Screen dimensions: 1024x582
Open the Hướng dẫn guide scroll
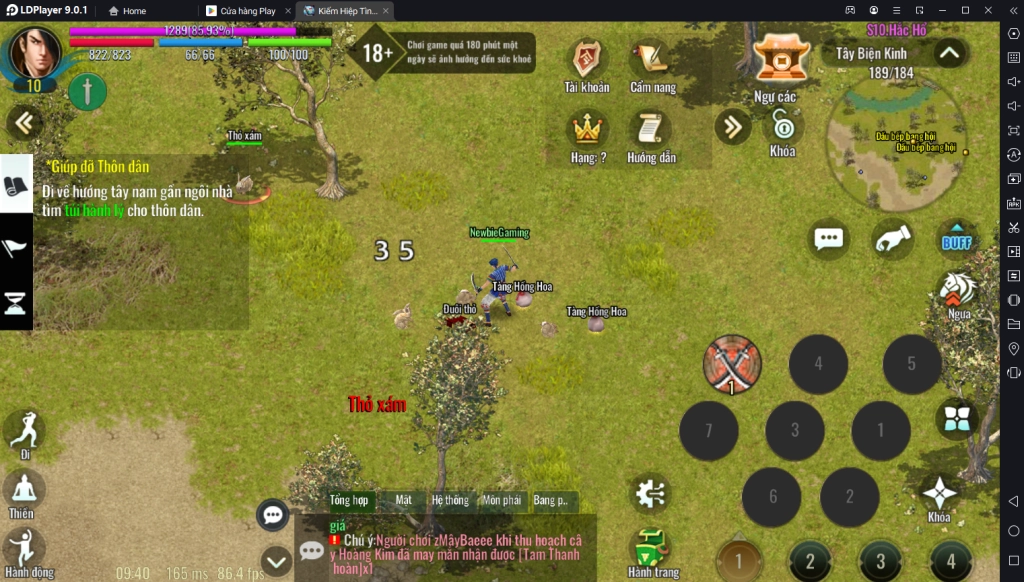[651, 131]
